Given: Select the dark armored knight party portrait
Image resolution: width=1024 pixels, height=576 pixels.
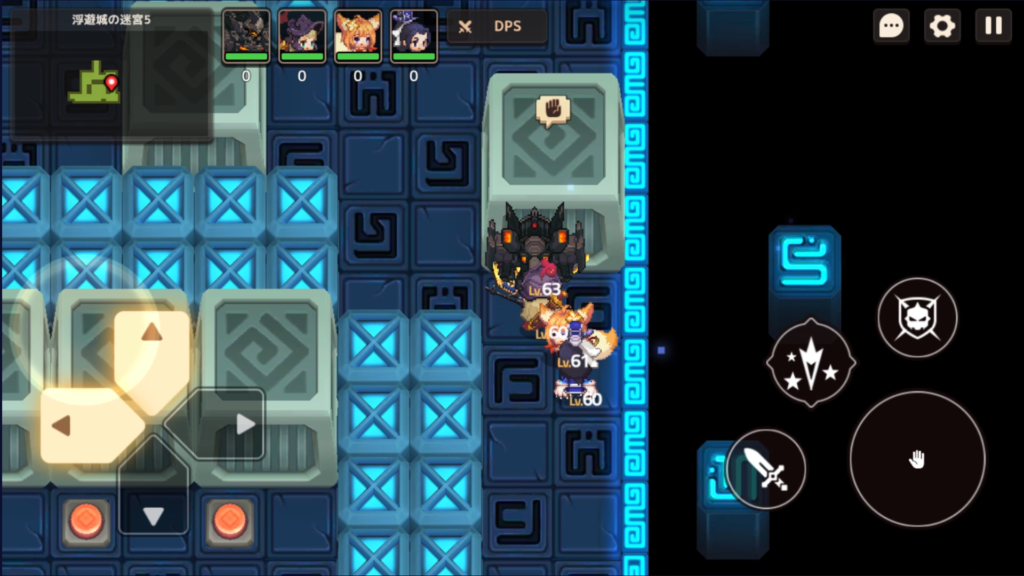Looking at the screenshot, I should (246, 35).
